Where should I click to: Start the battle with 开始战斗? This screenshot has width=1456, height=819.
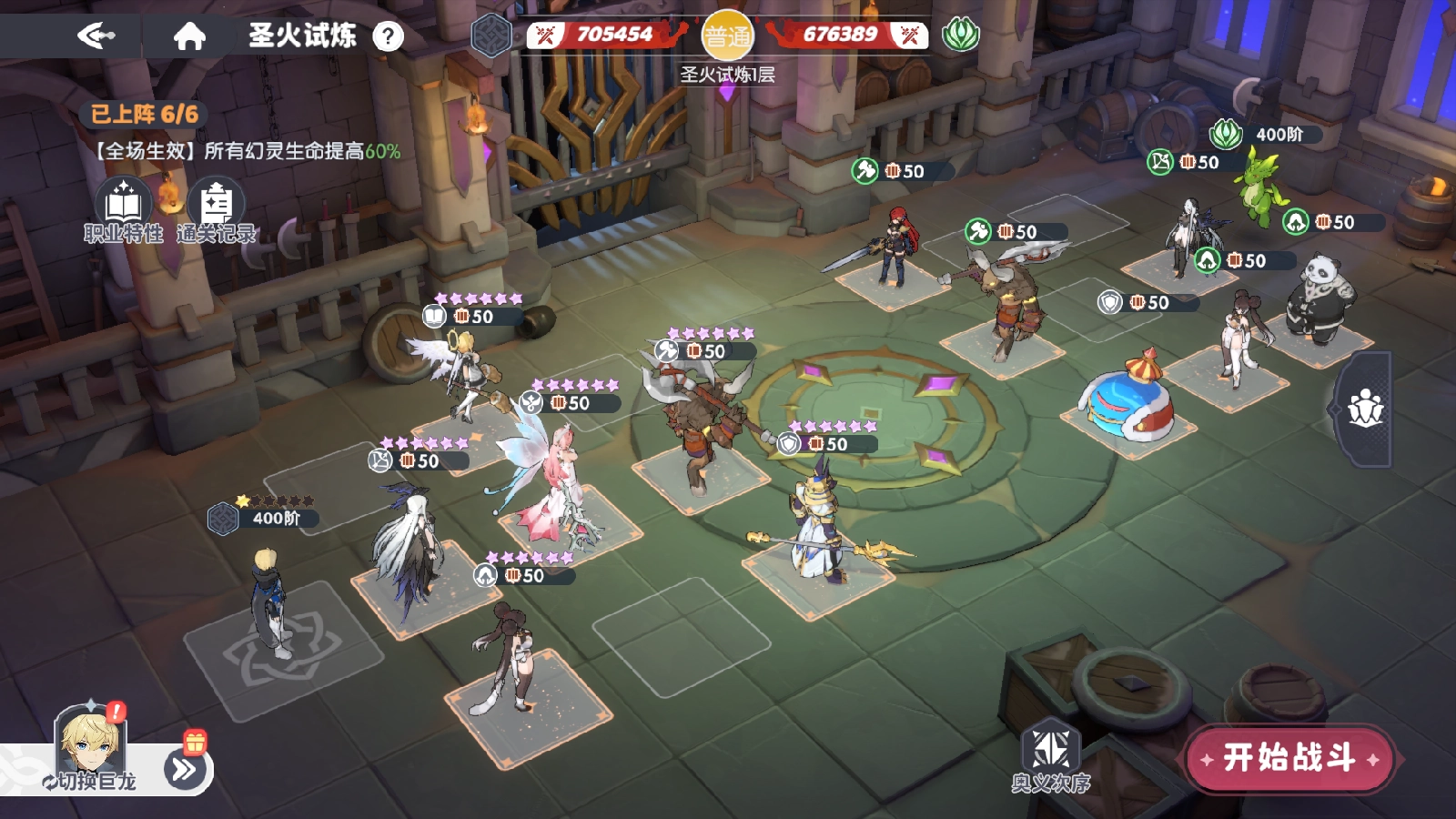coord(1289,758)
